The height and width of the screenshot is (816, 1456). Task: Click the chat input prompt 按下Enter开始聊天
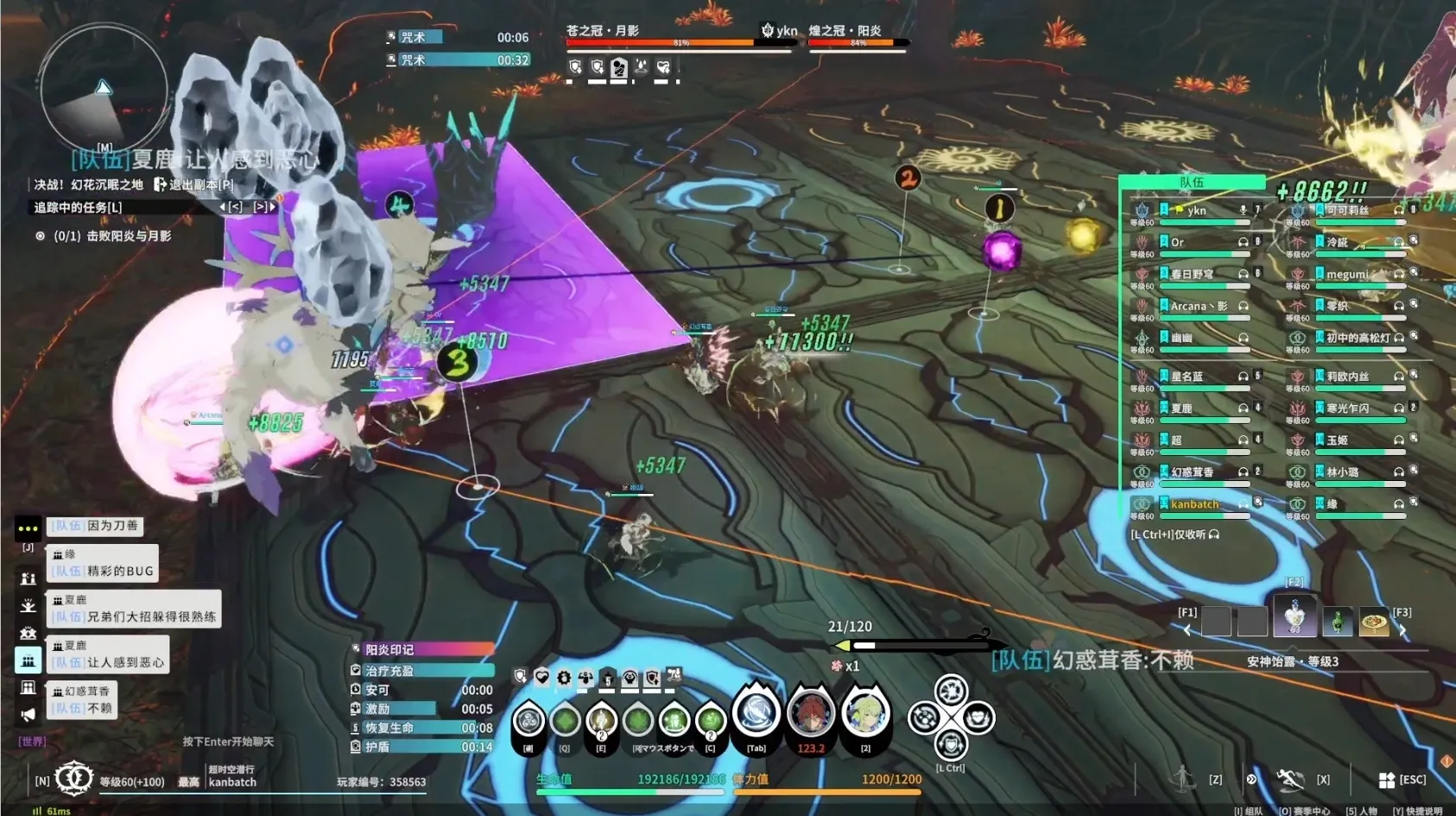(x=228, y=742)
